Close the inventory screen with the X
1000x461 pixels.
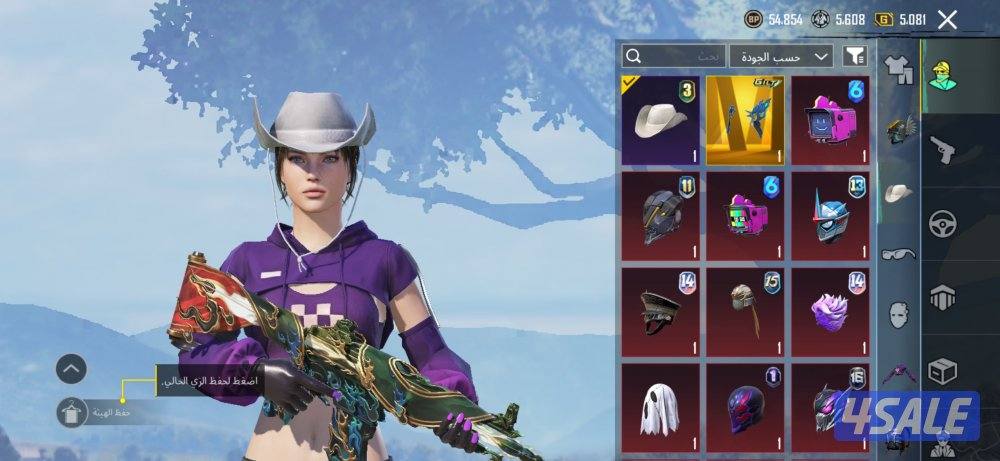point(947,19)
